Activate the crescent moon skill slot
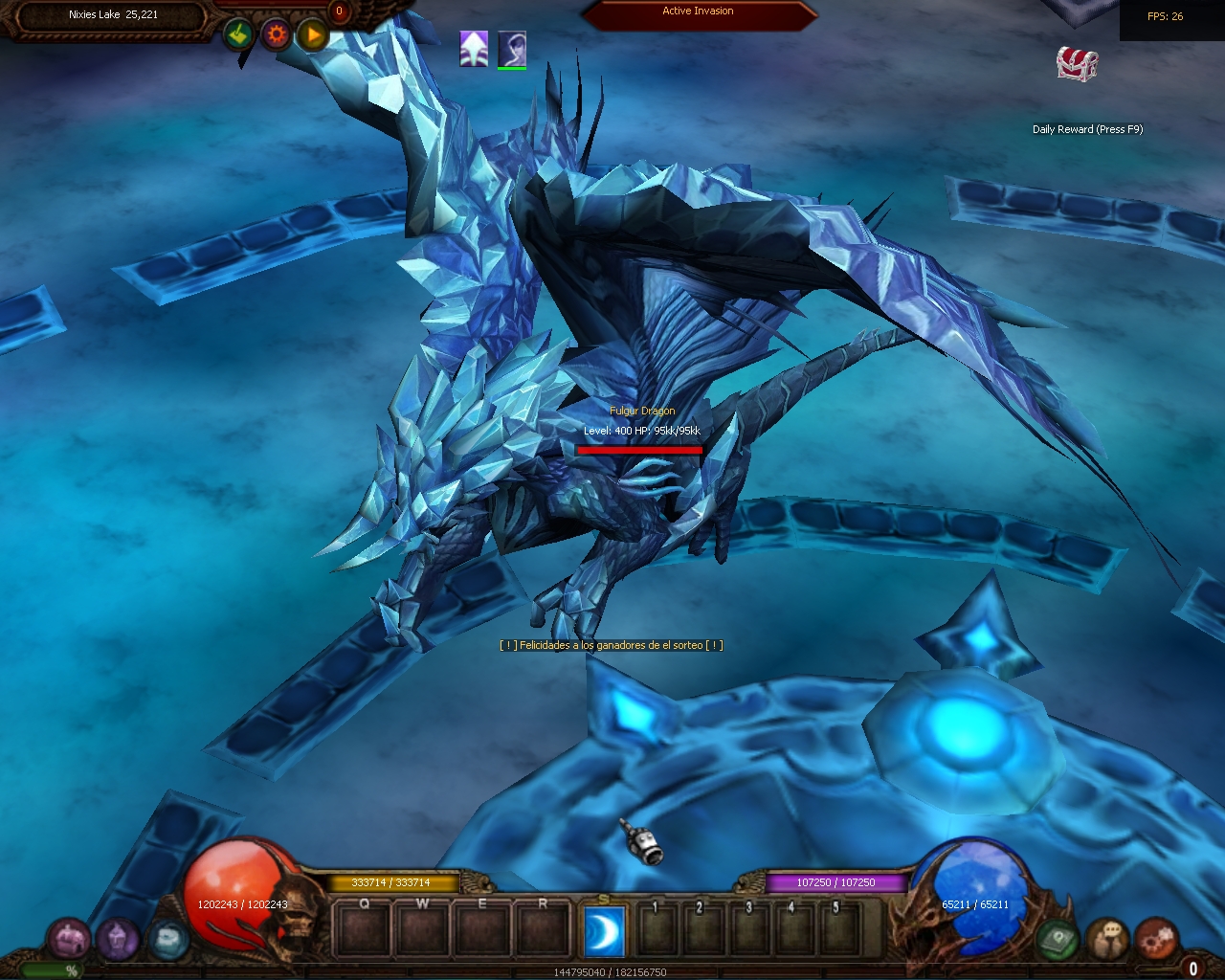This screenshot has height=980, width=1225. coord(604,931)
